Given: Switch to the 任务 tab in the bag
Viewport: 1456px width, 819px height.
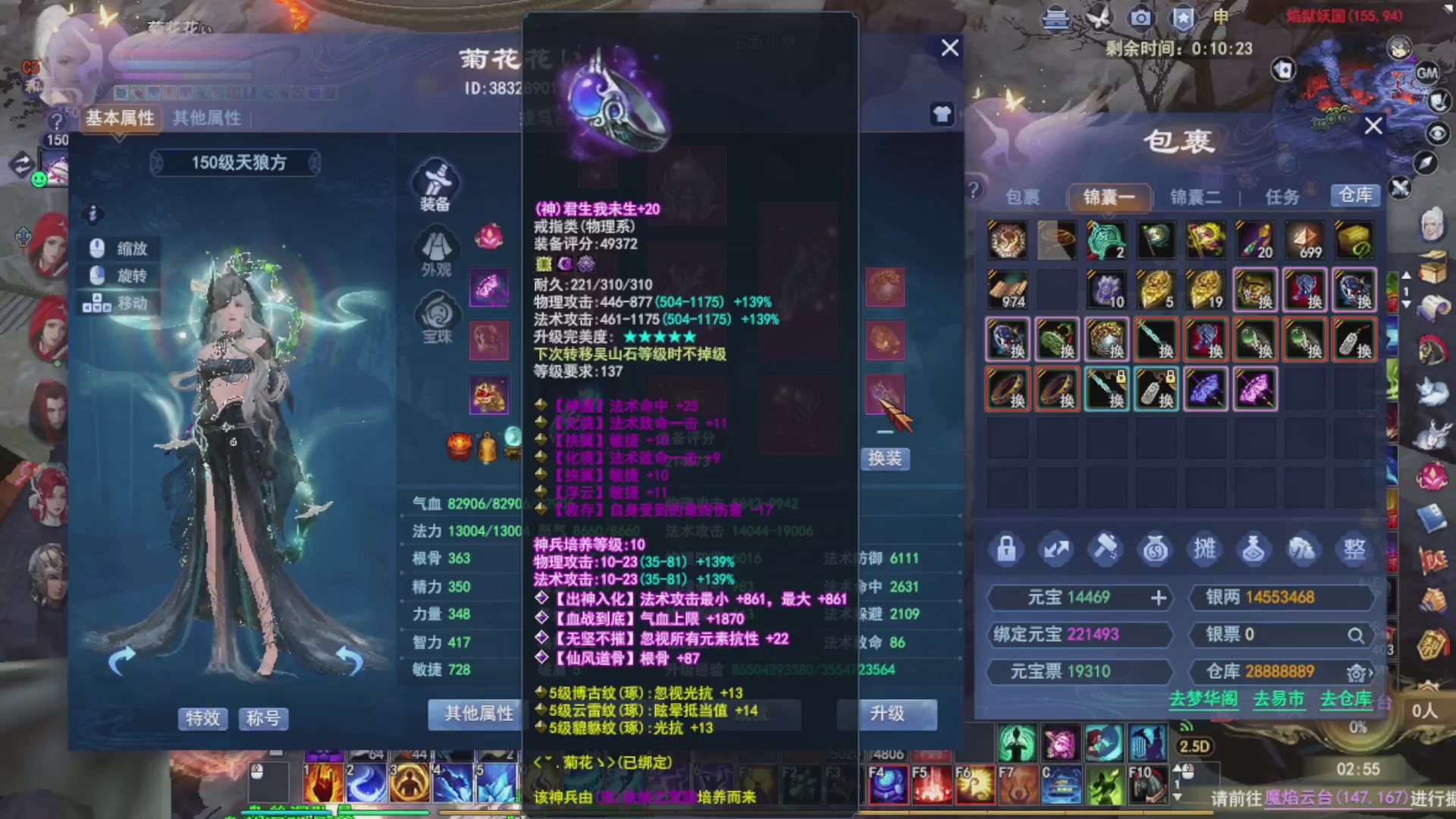Looking at the screenshot, I should pos(1283,196).
